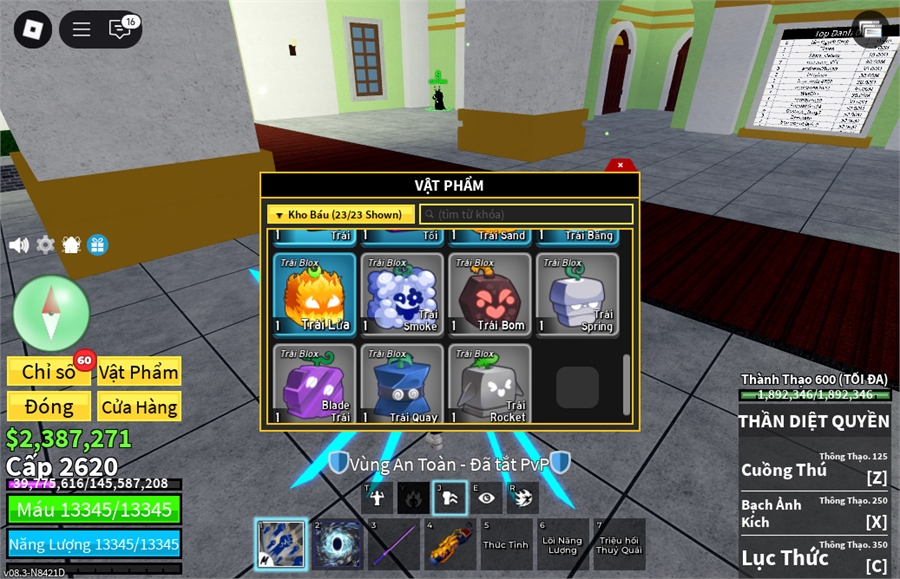Select the Thức Tỉnh hotbar slot
The image size is (900, 579).
(x=506, y=545)
